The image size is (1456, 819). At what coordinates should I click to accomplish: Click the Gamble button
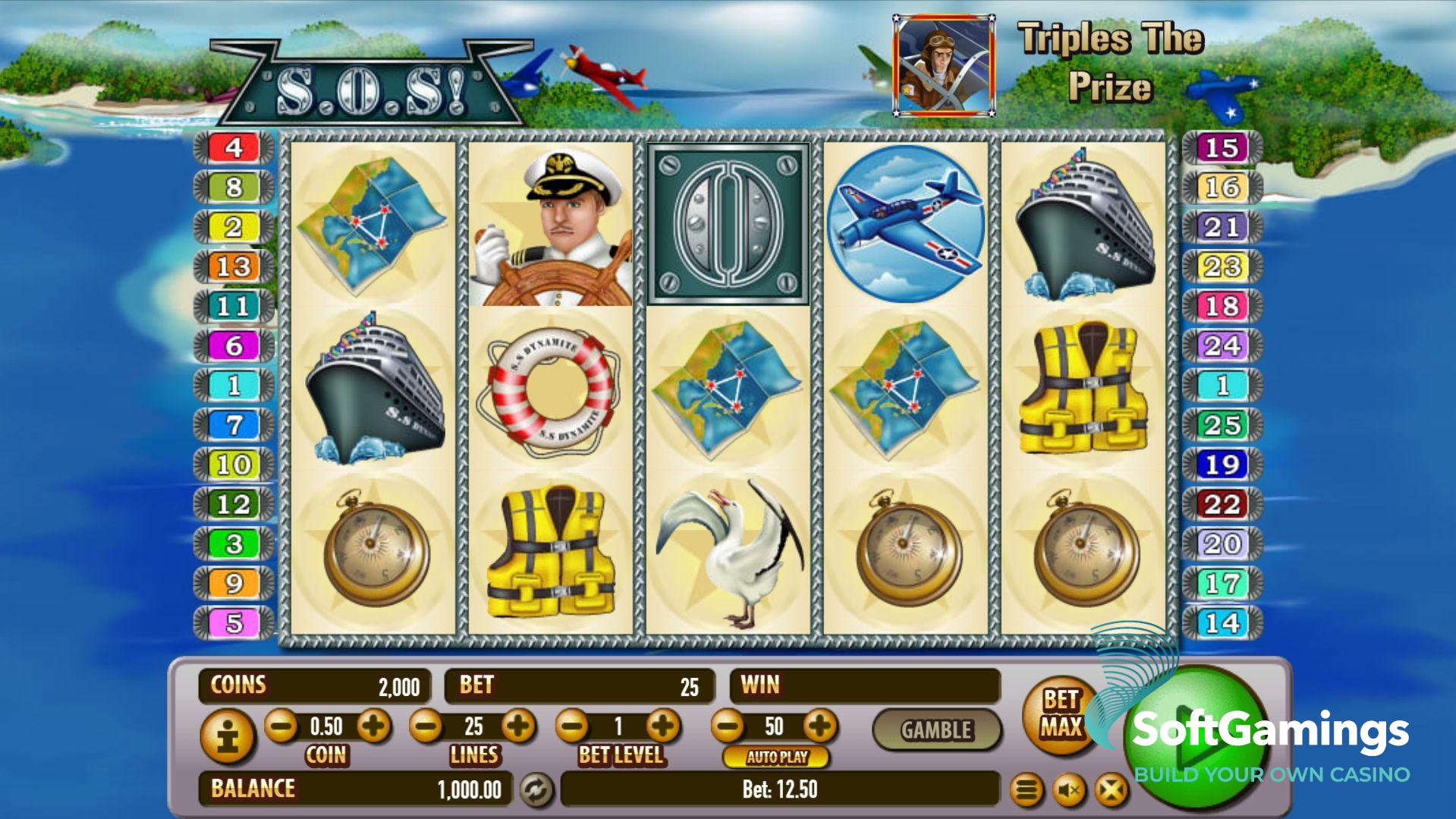pos(936,730)
